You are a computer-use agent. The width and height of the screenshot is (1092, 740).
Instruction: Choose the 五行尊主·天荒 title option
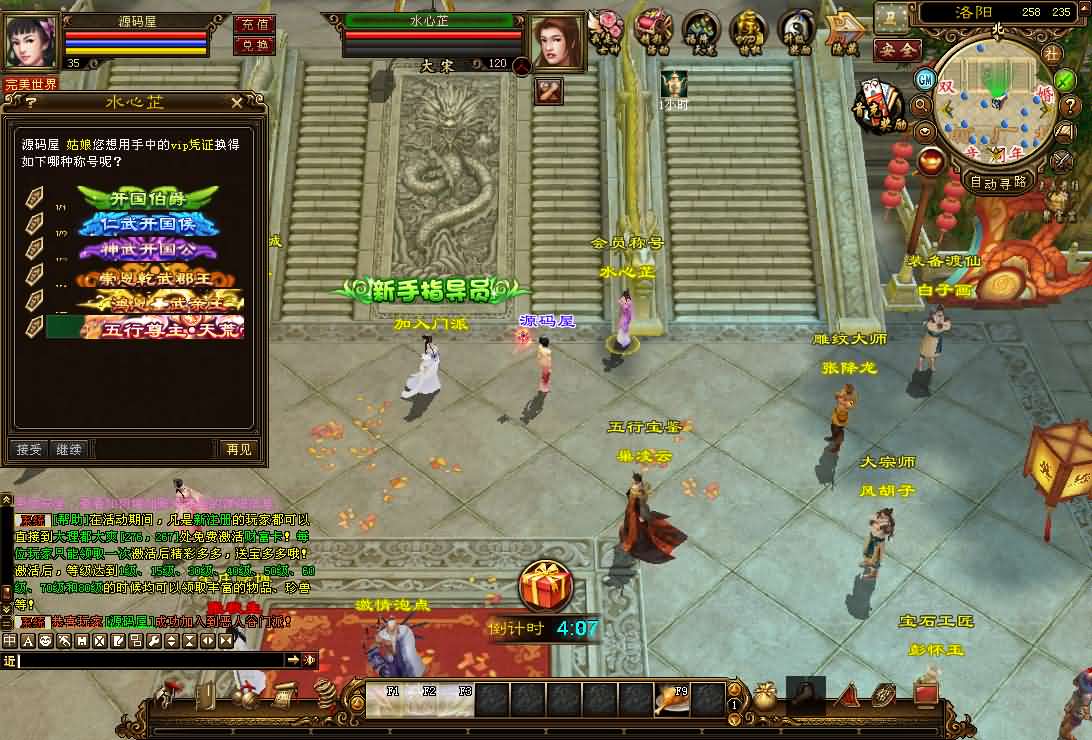161,327
